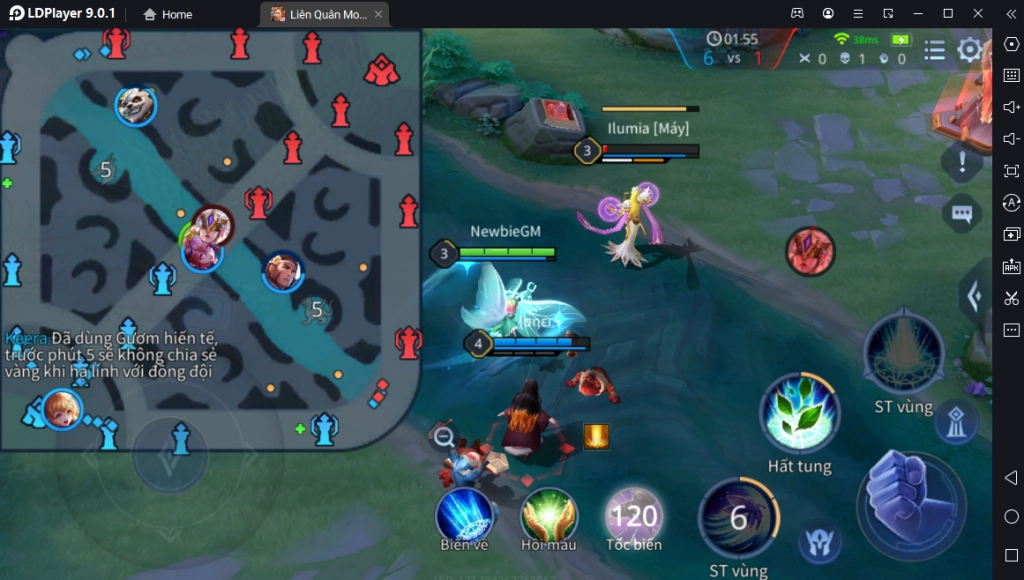
Task: Use the Biến về recall ability
Action: coord(464,514)
